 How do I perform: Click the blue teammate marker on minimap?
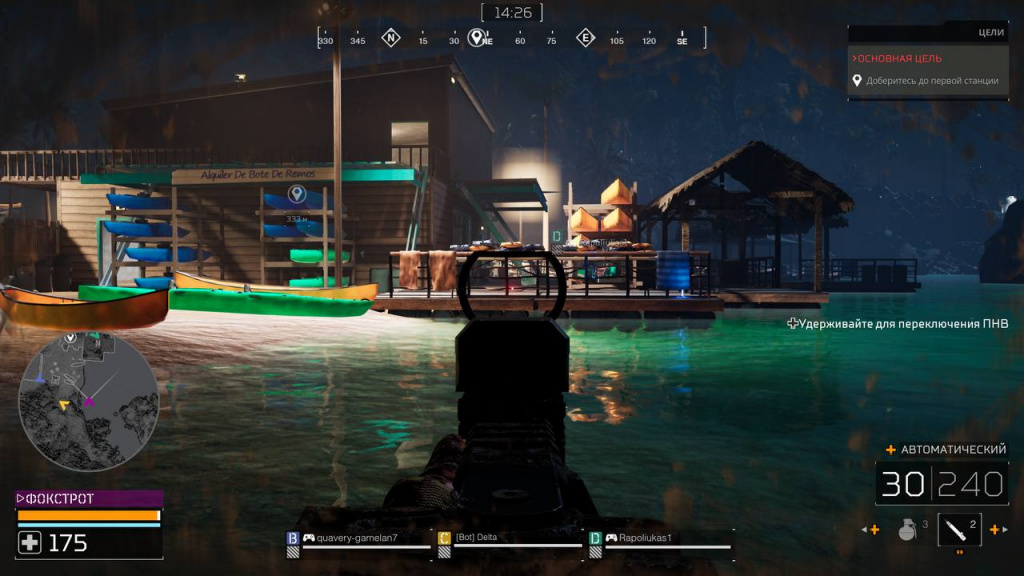(x=39, y=379)
